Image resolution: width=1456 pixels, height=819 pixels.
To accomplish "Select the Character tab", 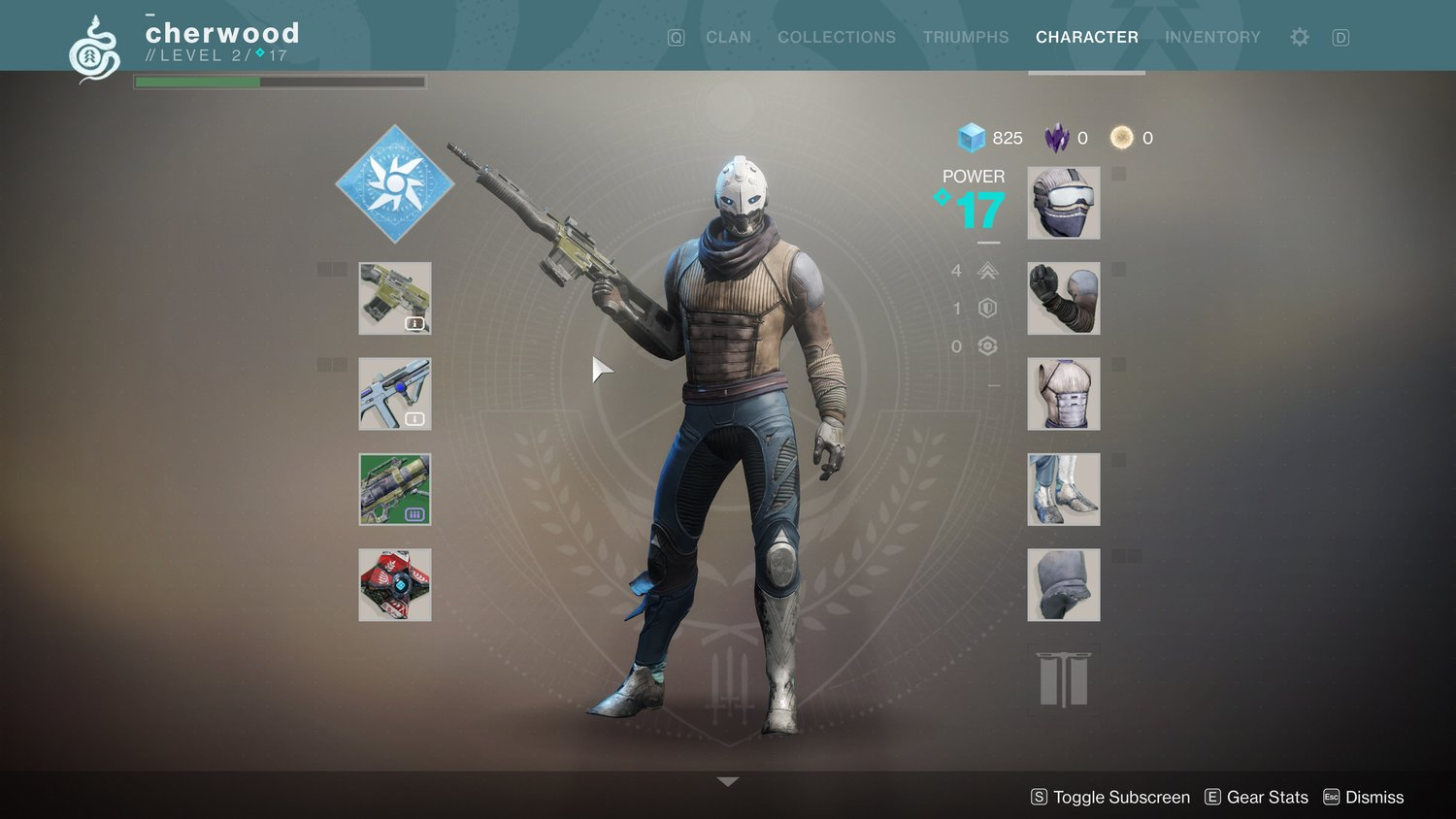I will pos(1086,37).
